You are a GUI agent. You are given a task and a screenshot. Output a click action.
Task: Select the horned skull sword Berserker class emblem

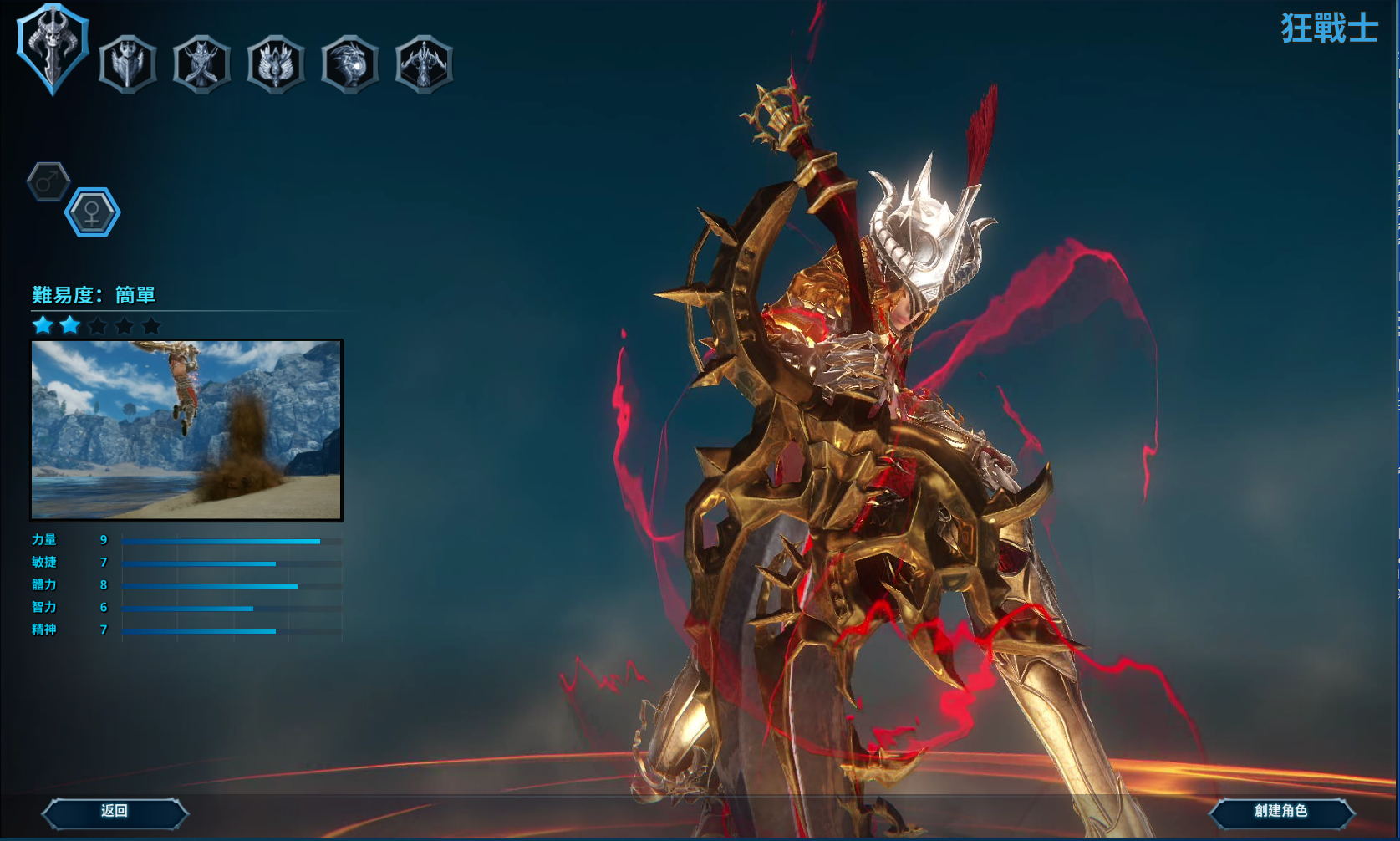point(53,48)
